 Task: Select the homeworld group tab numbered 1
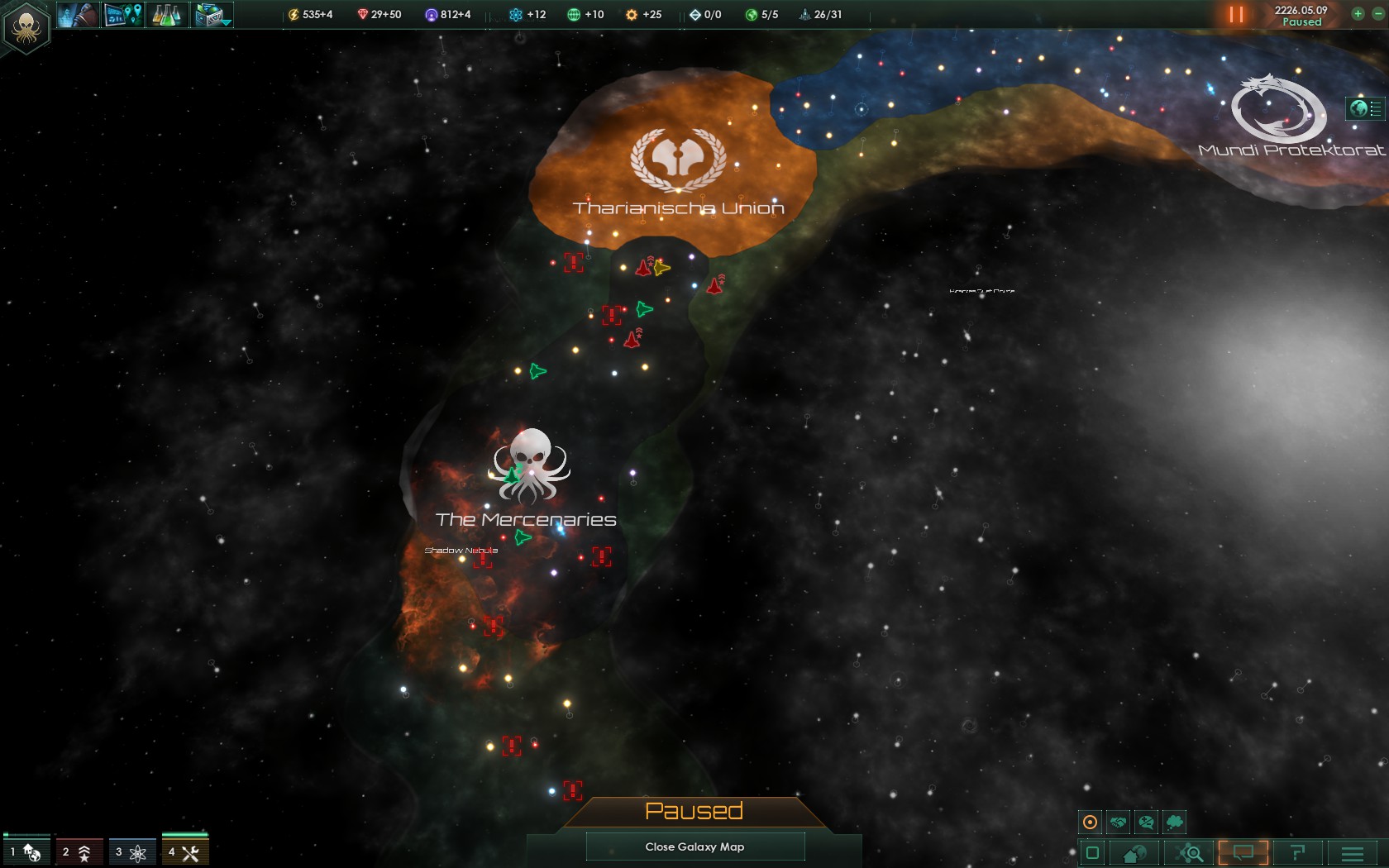(x=26, y=851)
